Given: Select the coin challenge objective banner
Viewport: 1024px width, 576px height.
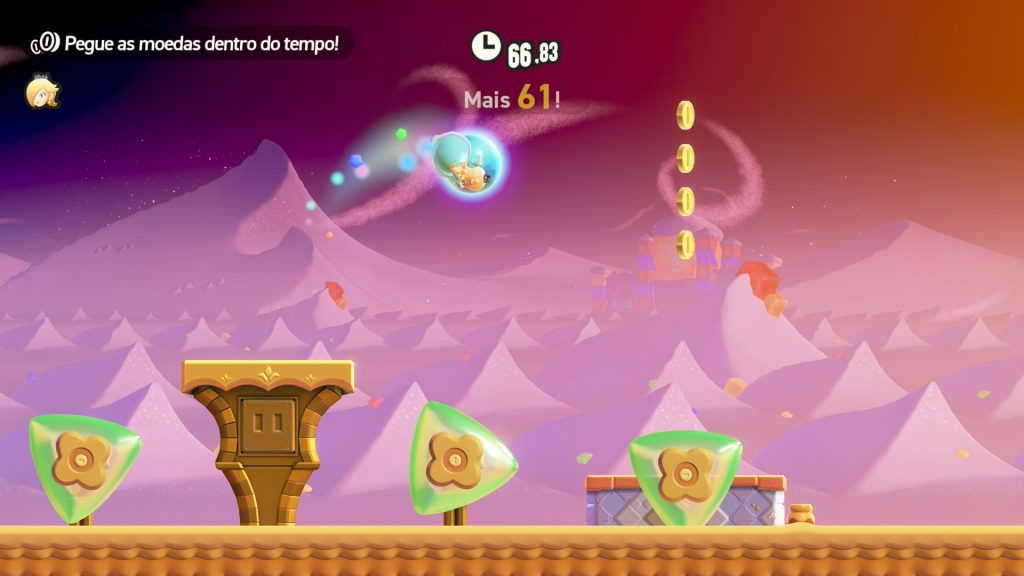Looking at the screenshot, I should (190, 43).
